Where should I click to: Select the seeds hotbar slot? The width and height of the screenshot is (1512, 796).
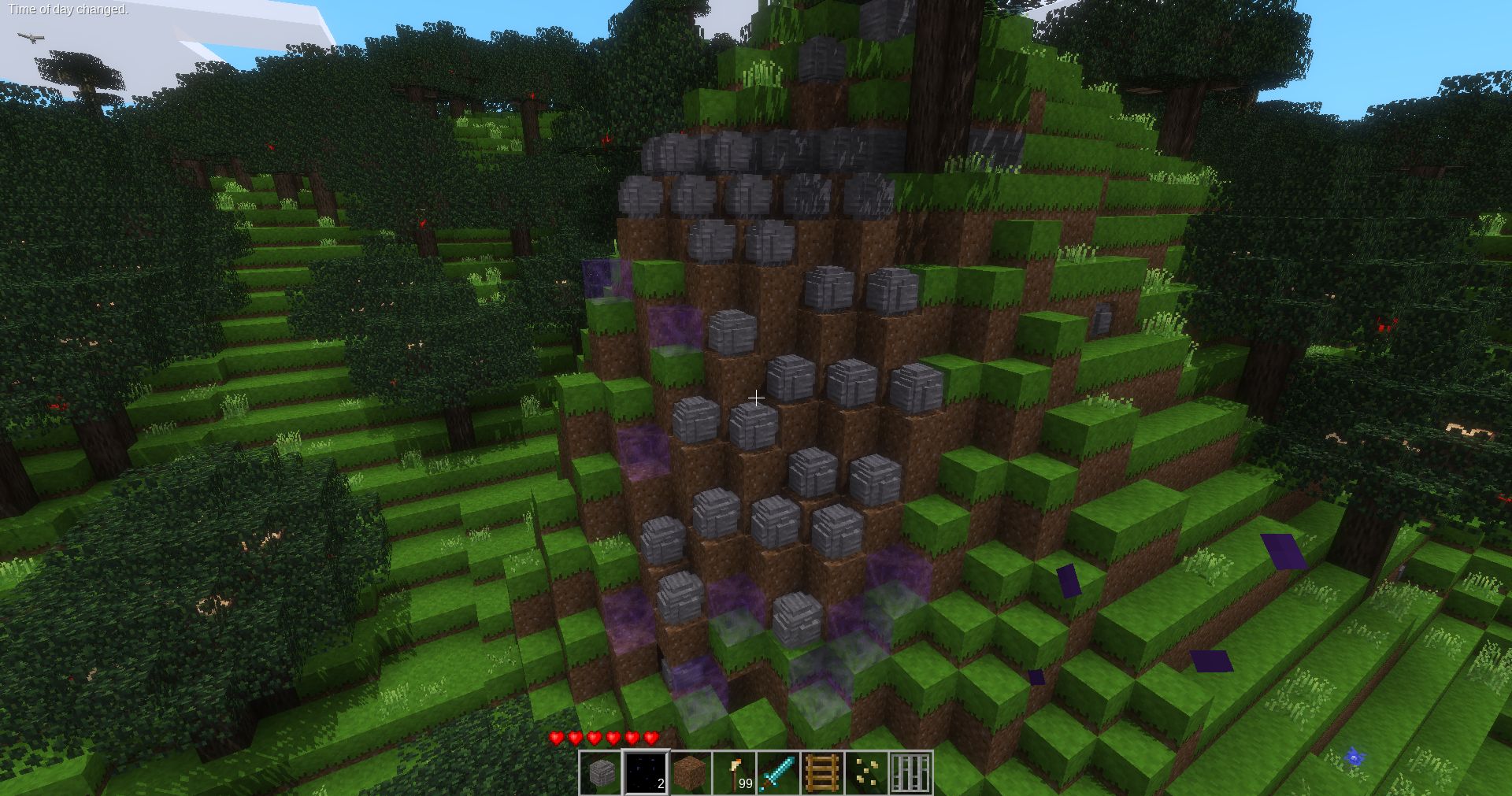pyautogui.click(x=866, y=773)
